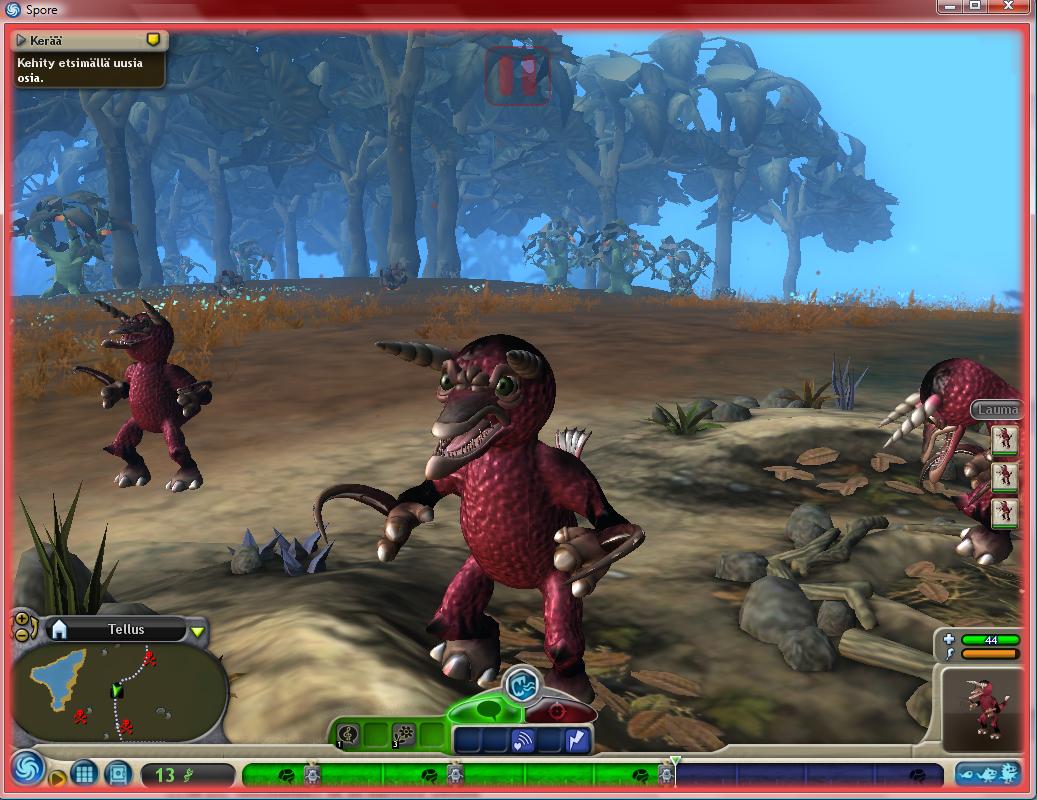Click the yellow mission marker badge
Viewport: 1037px width, 800px height.
(x=153, y=40)
